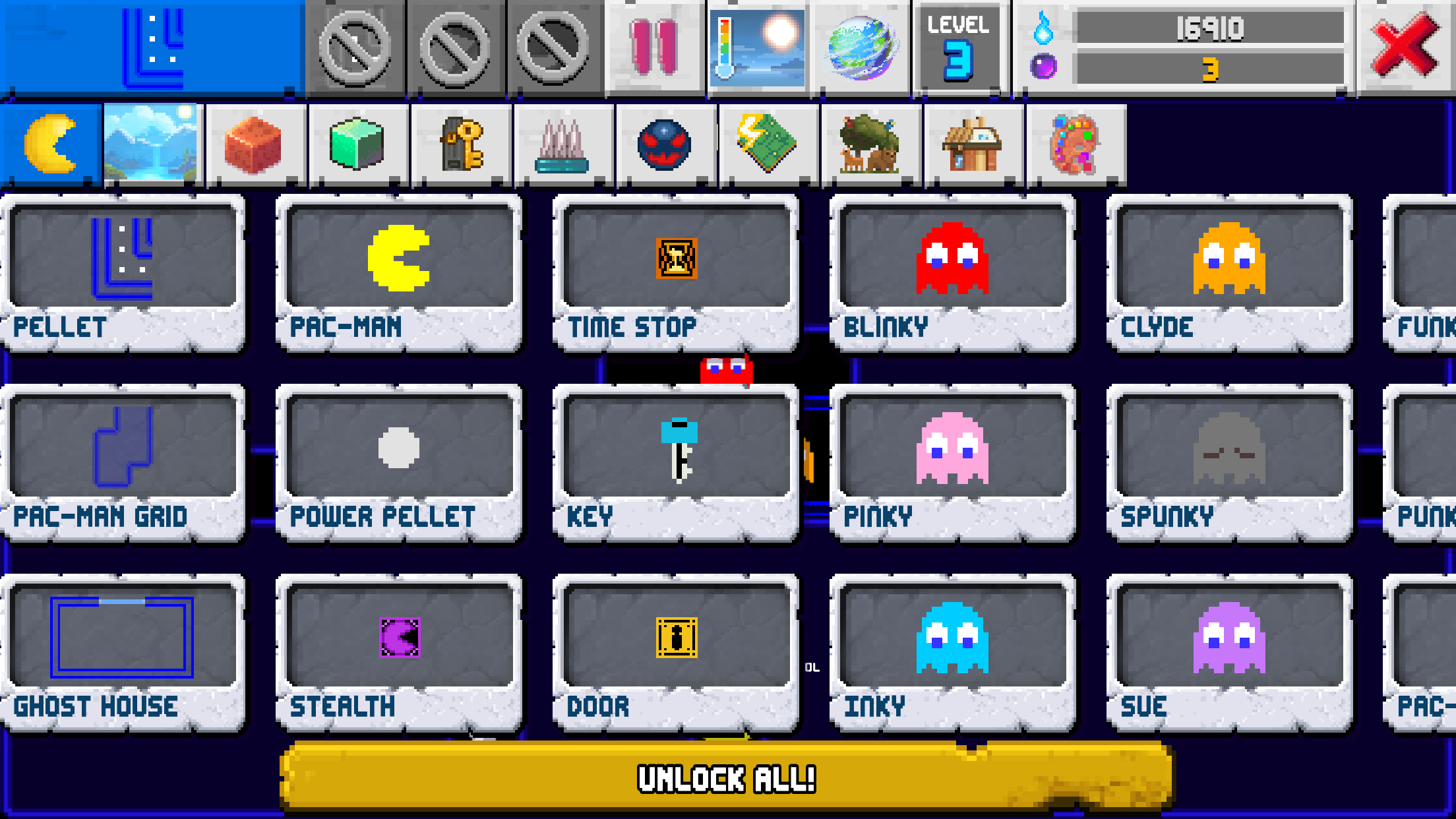Select the circuit board category icon
Image resolution: width=1456 pixels, height=819 pixels.
coord(766,143)
